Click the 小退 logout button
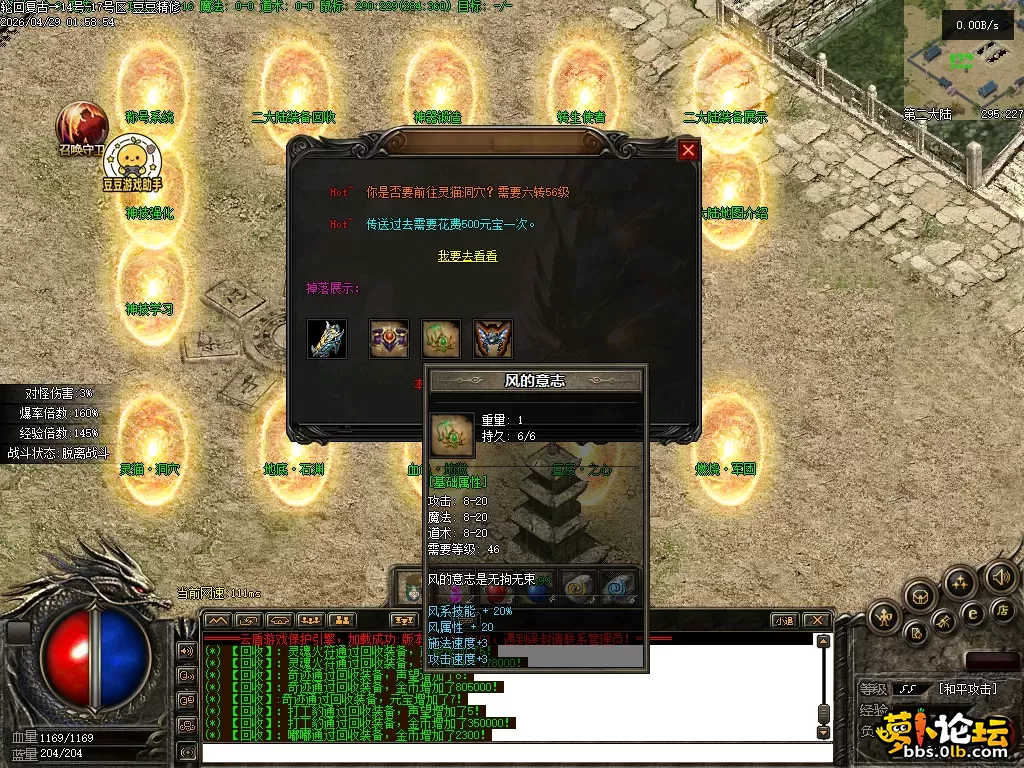The height and width of the screenshot is (768, 1024). 785,621
